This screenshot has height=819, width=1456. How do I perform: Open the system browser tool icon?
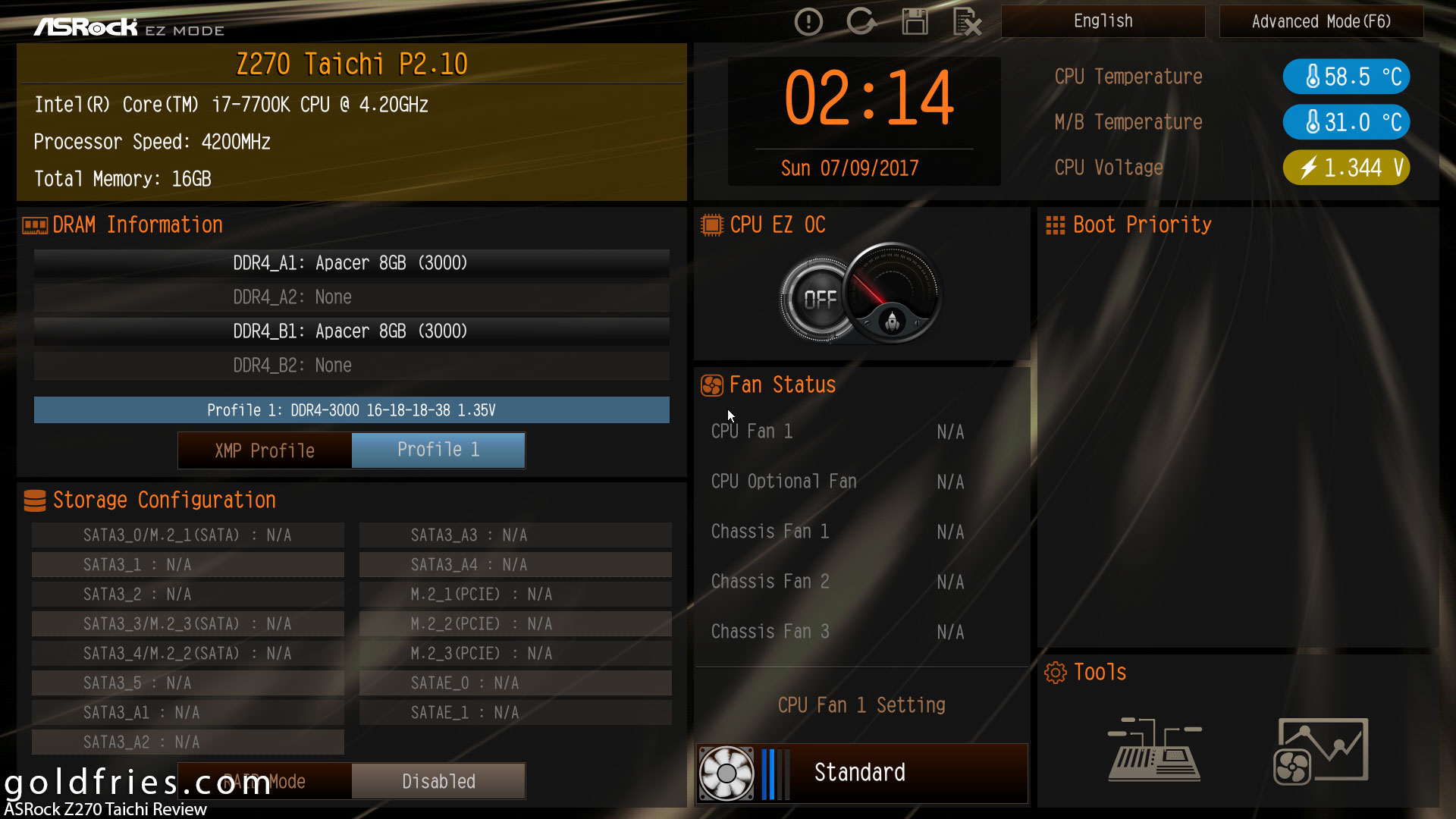point(1153,750)
